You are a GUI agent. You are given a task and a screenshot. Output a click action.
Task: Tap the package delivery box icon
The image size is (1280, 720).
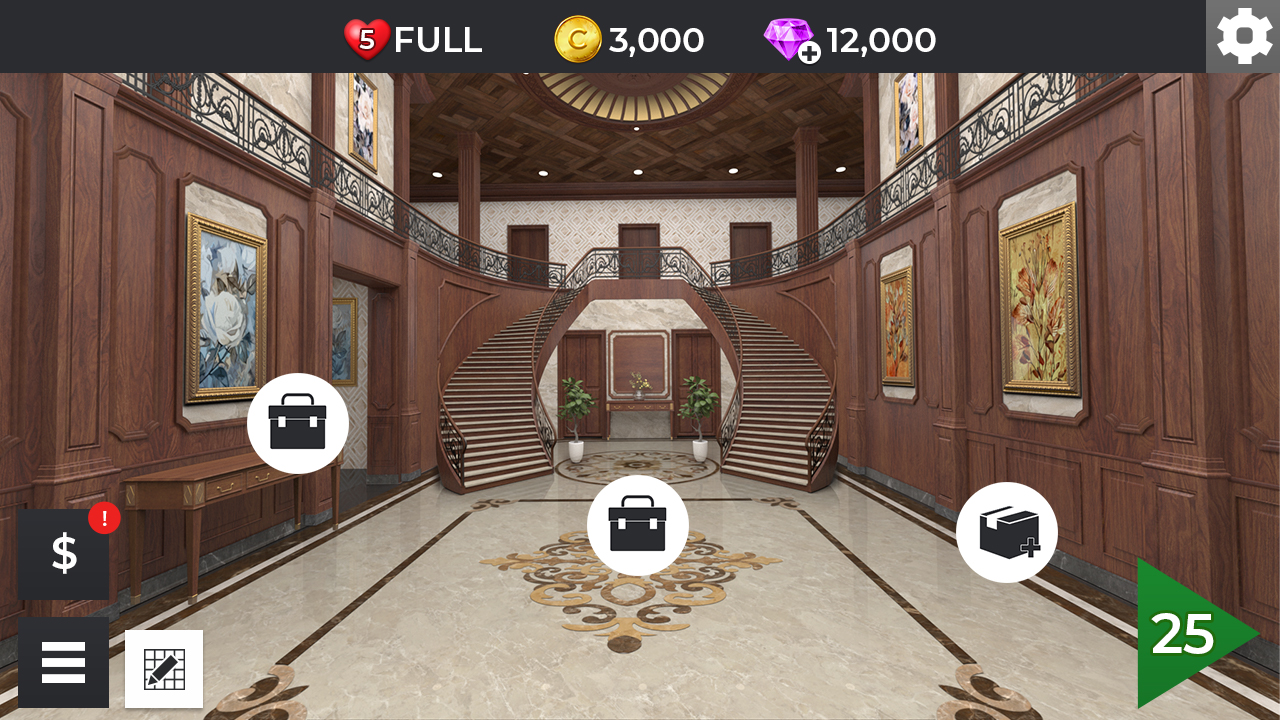(x=1008, y=532)
